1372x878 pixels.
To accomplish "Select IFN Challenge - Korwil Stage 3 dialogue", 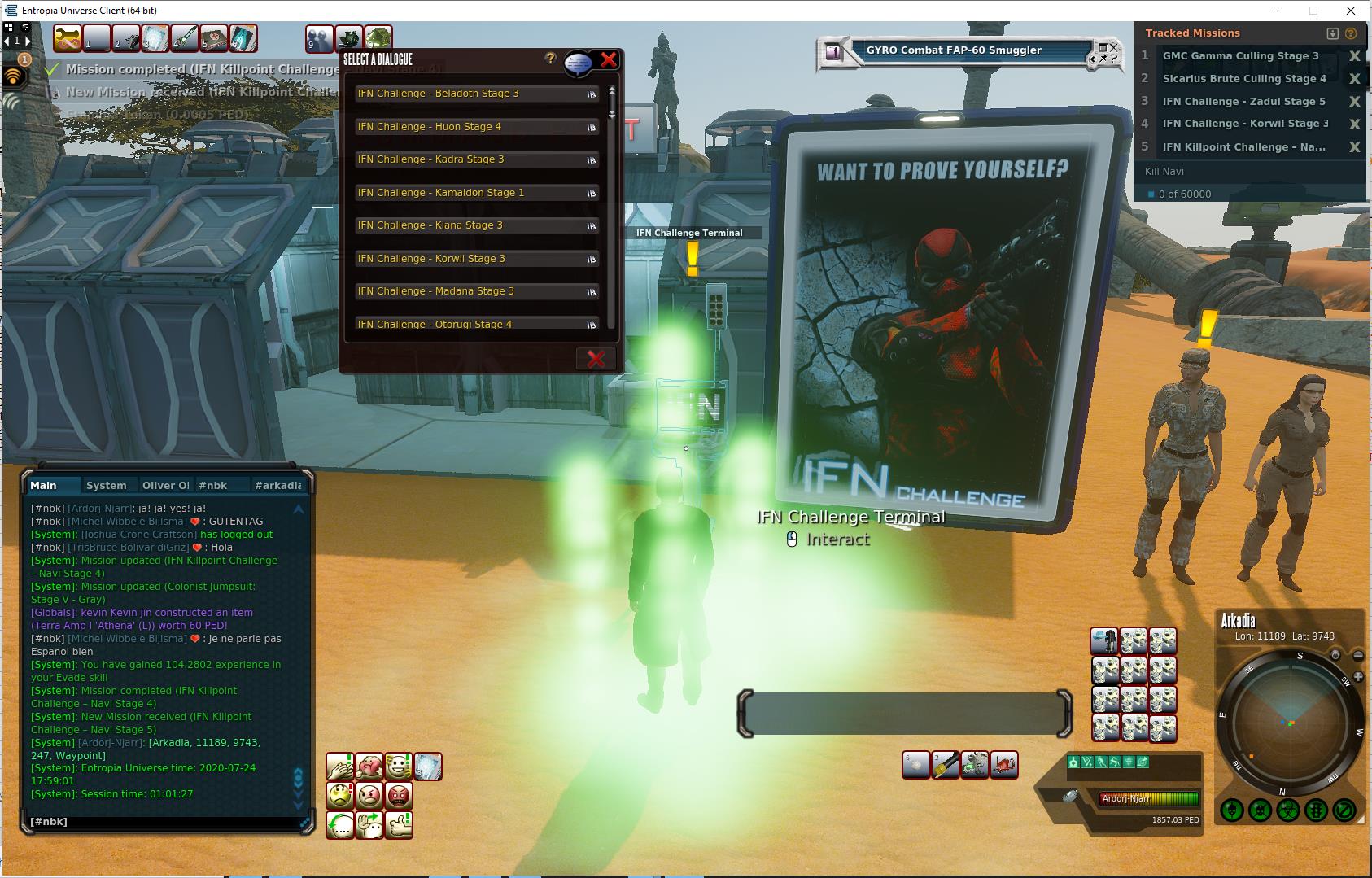I will click(476, 259).
